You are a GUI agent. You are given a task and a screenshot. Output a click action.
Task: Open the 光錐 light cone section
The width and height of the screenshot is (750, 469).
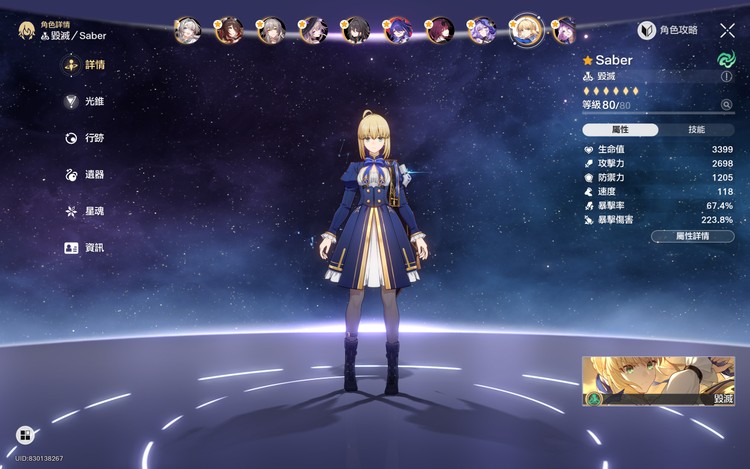click(x=84, y=101)
